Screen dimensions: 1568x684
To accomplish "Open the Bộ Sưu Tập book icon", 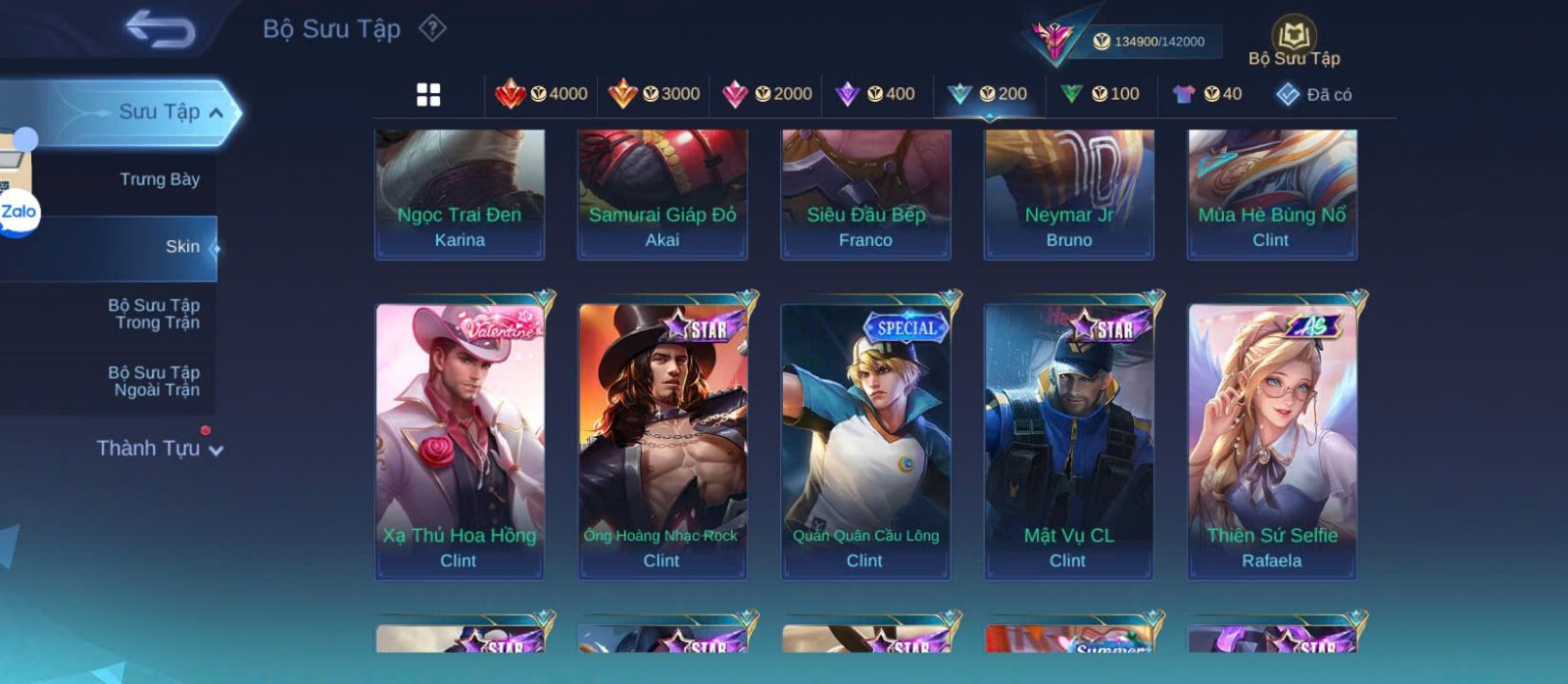I will (1294, 37).
